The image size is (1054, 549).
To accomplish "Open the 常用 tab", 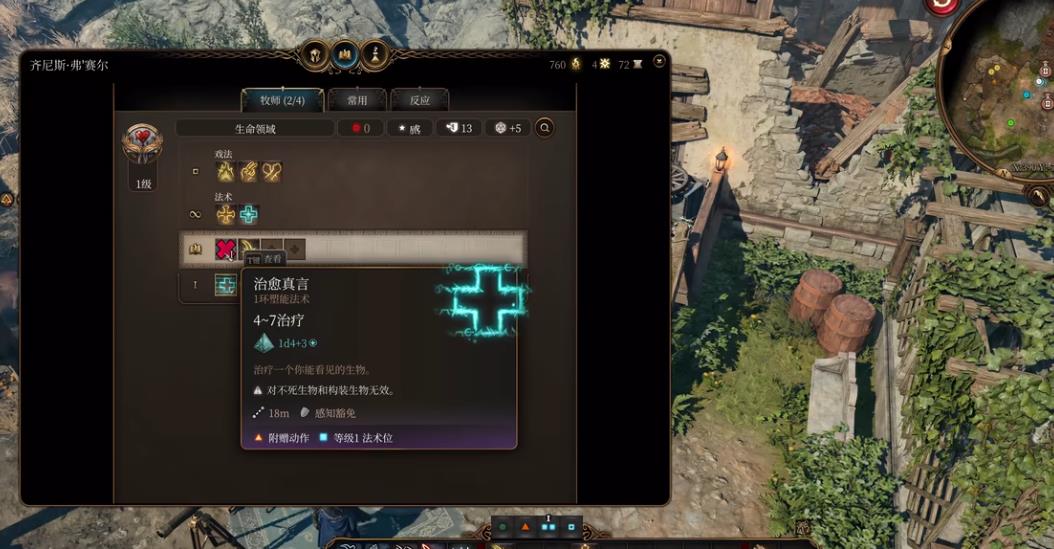I will 357,100.
